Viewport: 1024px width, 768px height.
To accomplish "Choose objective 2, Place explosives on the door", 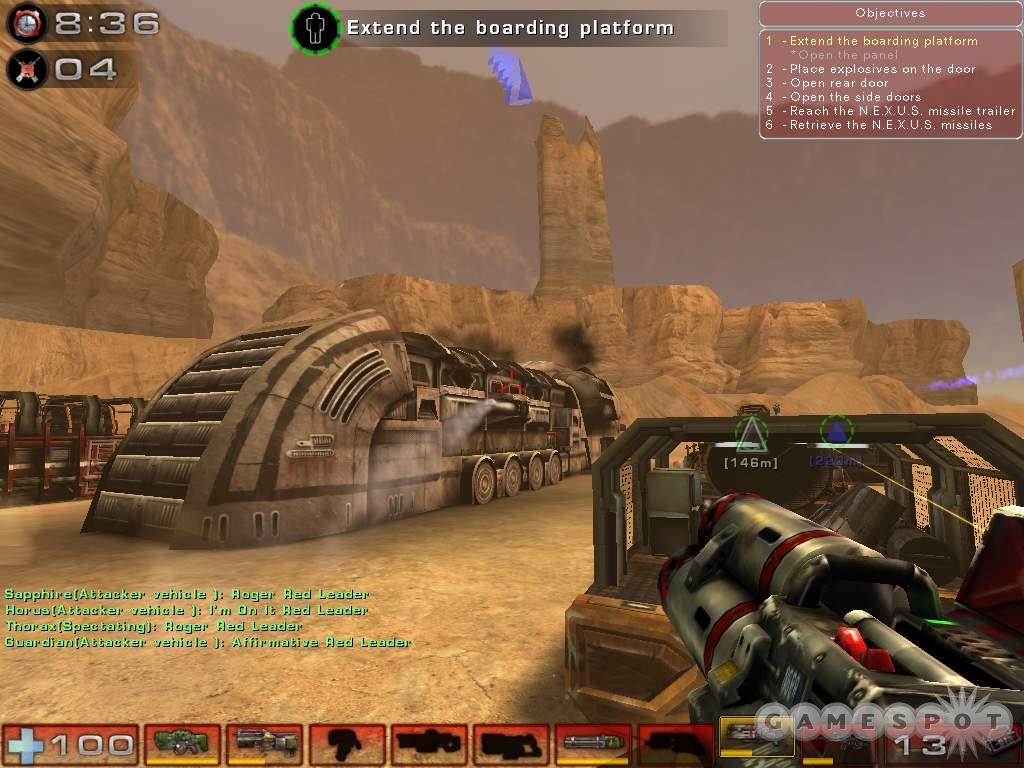I will point(882,69).
